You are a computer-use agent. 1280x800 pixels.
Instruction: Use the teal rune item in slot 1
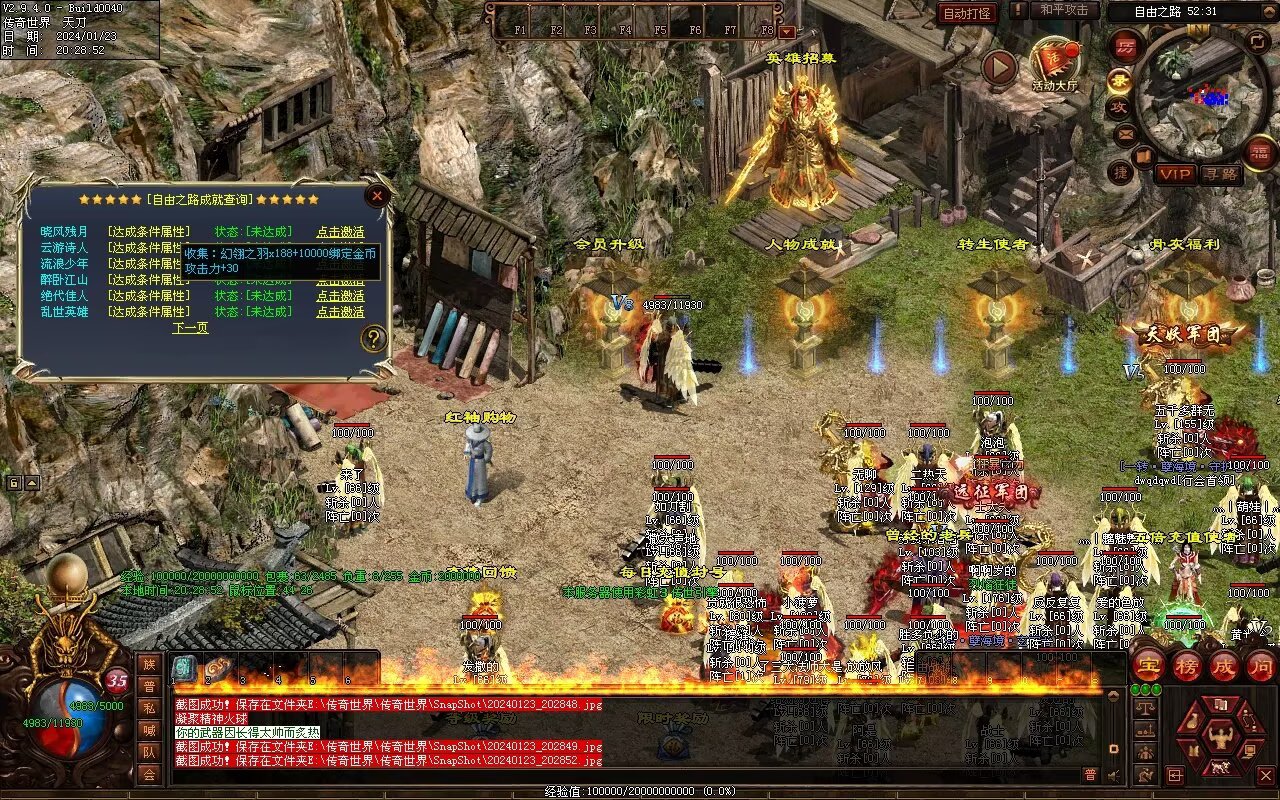click(184, 668)
